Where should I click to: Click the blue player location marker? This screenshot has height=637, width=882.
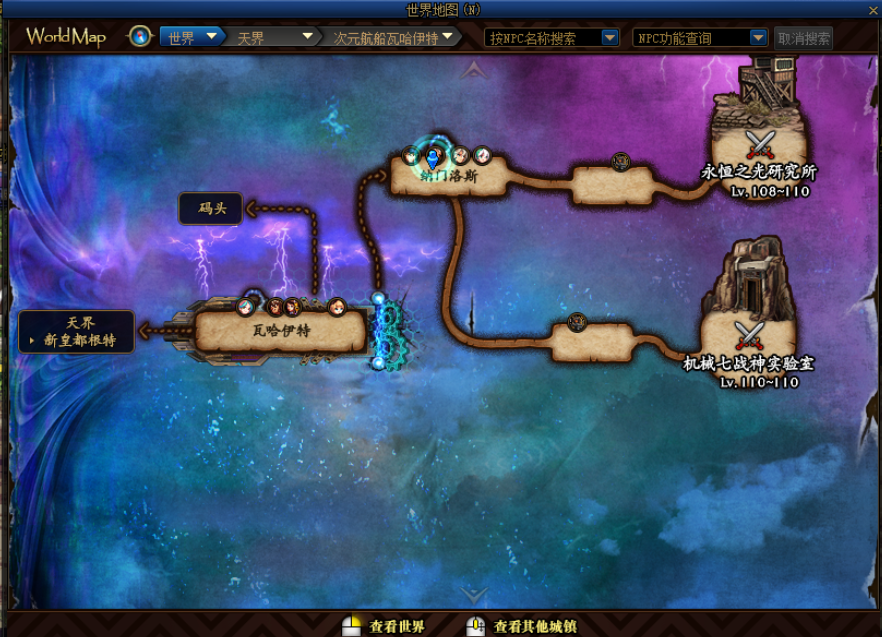coord(432,157)
